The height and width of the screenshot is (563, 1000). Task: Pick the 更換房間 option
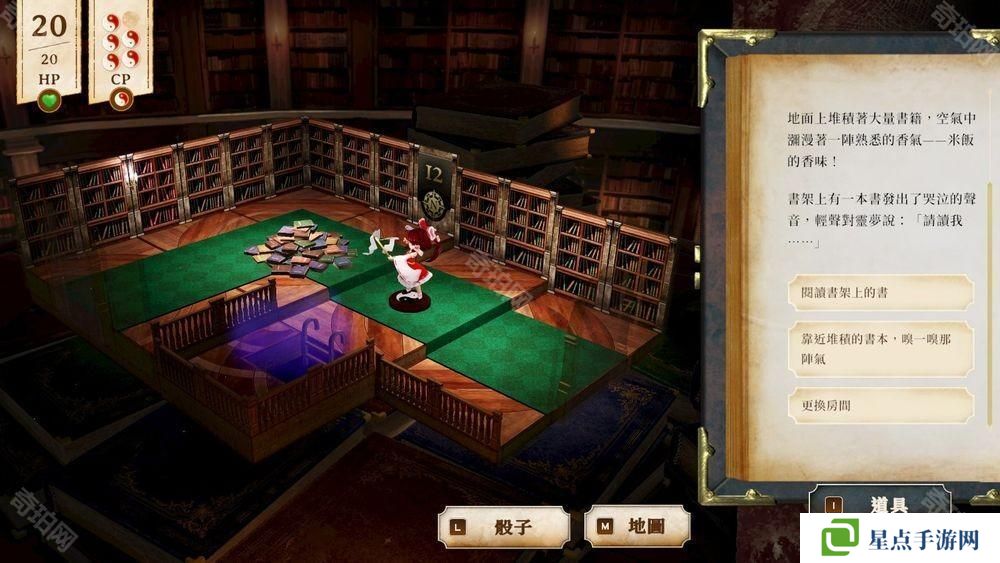(880, 405)
